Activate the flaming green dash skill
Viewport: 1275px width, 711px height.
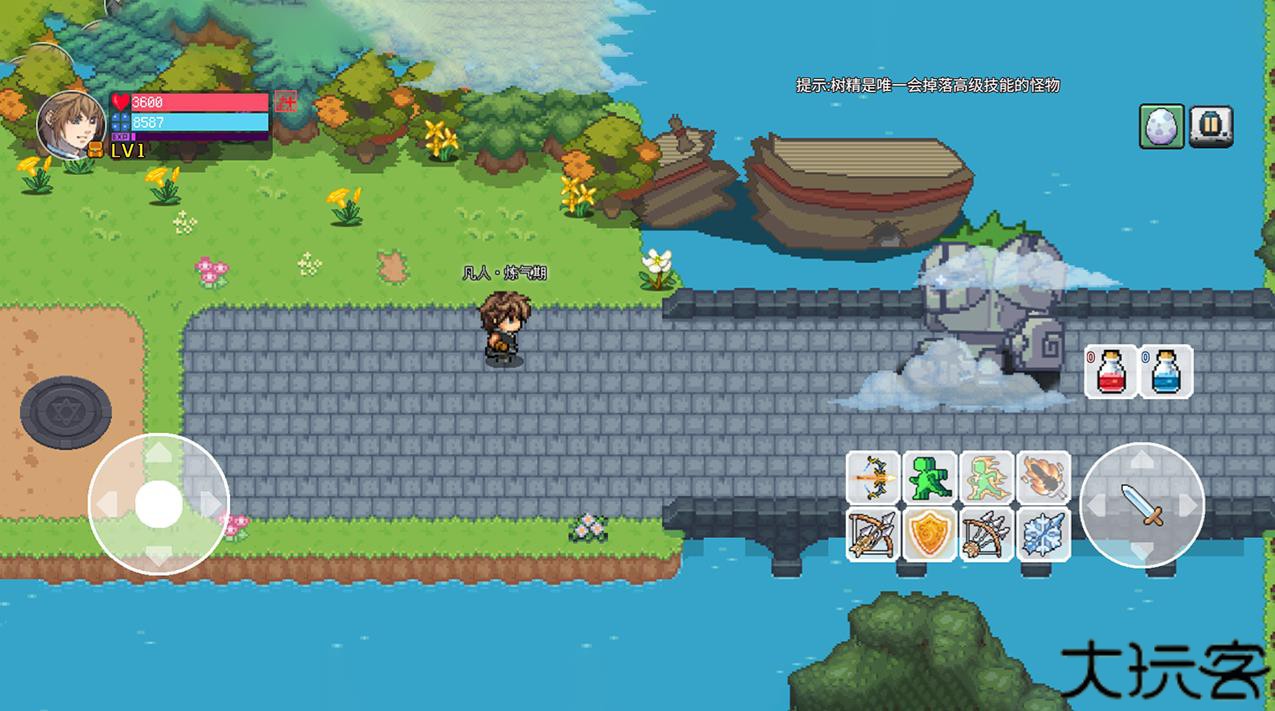click(x=986, y=478)
